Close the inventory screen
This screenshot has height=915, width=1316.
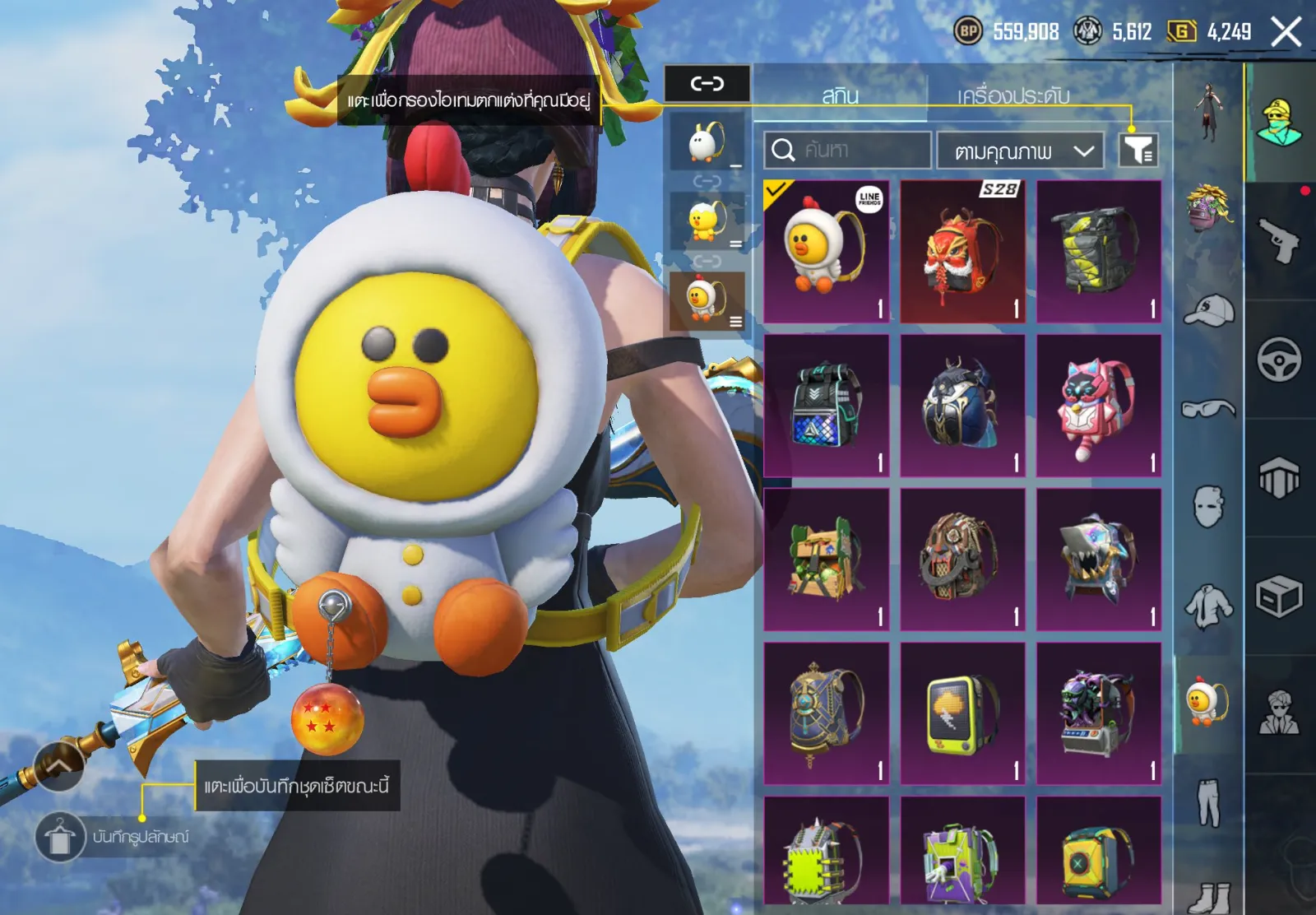pyautogui.click(x=1286, y=33)
